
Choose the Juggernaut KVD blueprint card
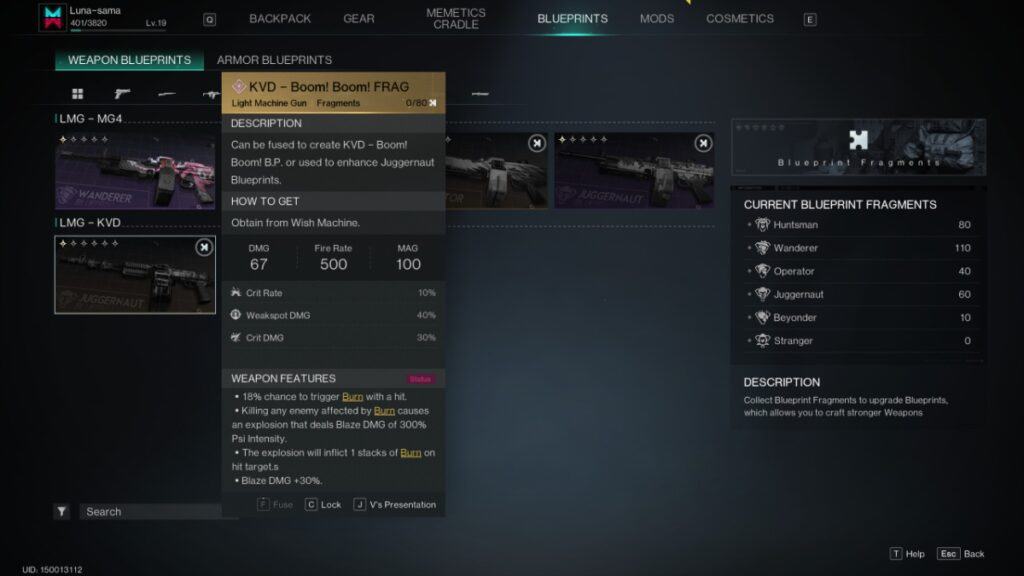click(x=135, y=274)
